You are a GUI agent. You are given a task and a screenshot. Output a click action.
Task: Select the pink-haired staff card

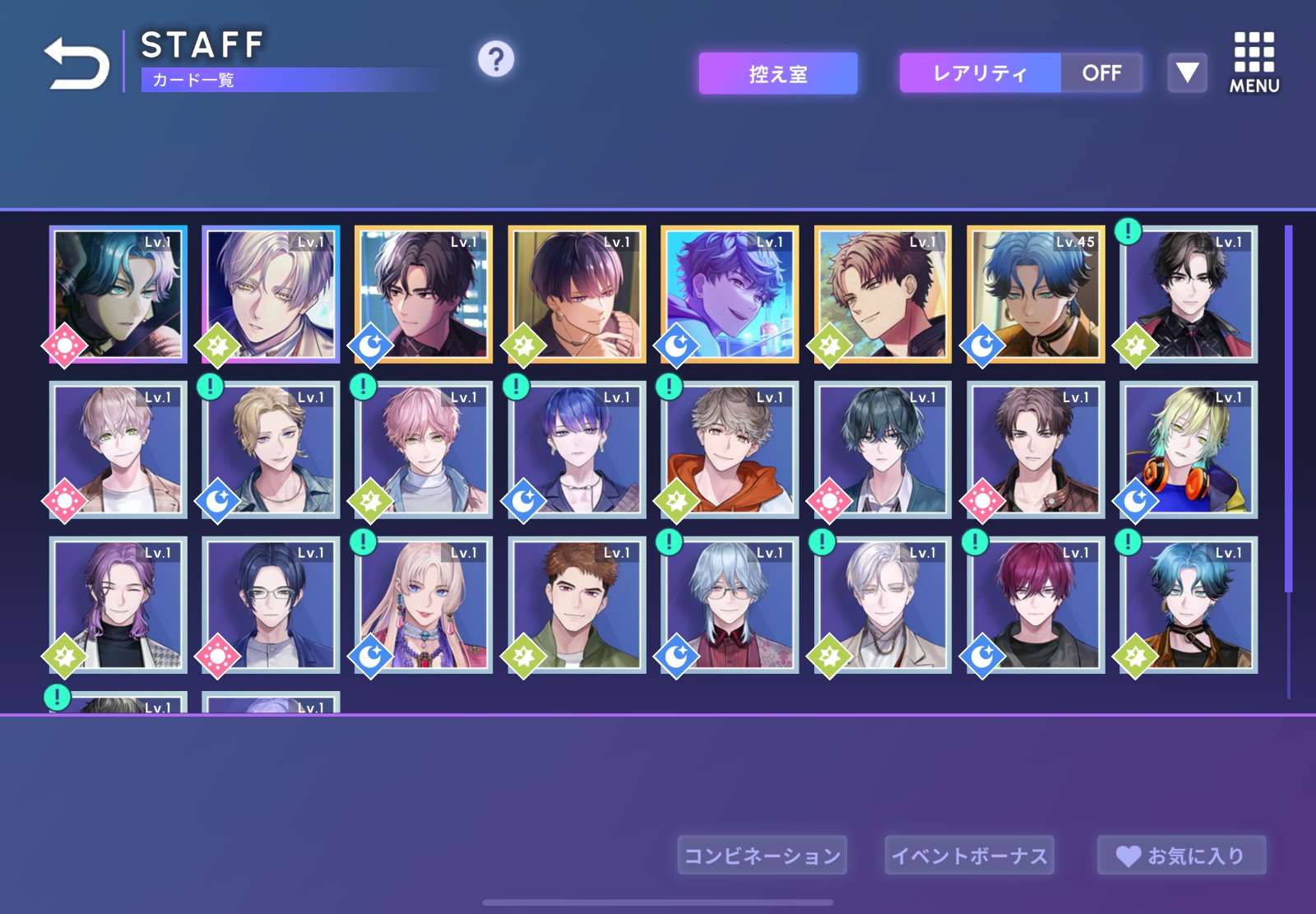[424, 450]
